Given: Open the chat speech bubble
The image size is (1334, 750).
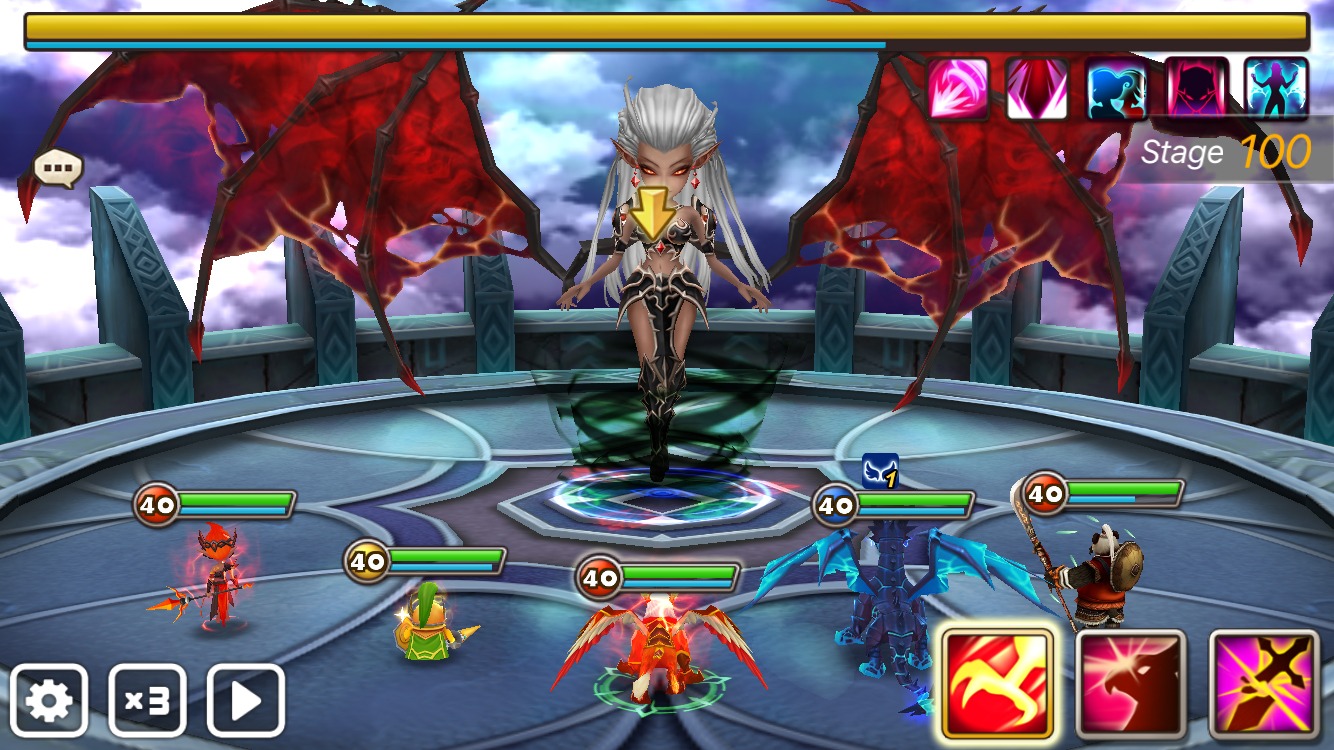Looking at the screenshot, I should [x=58, y=169].
